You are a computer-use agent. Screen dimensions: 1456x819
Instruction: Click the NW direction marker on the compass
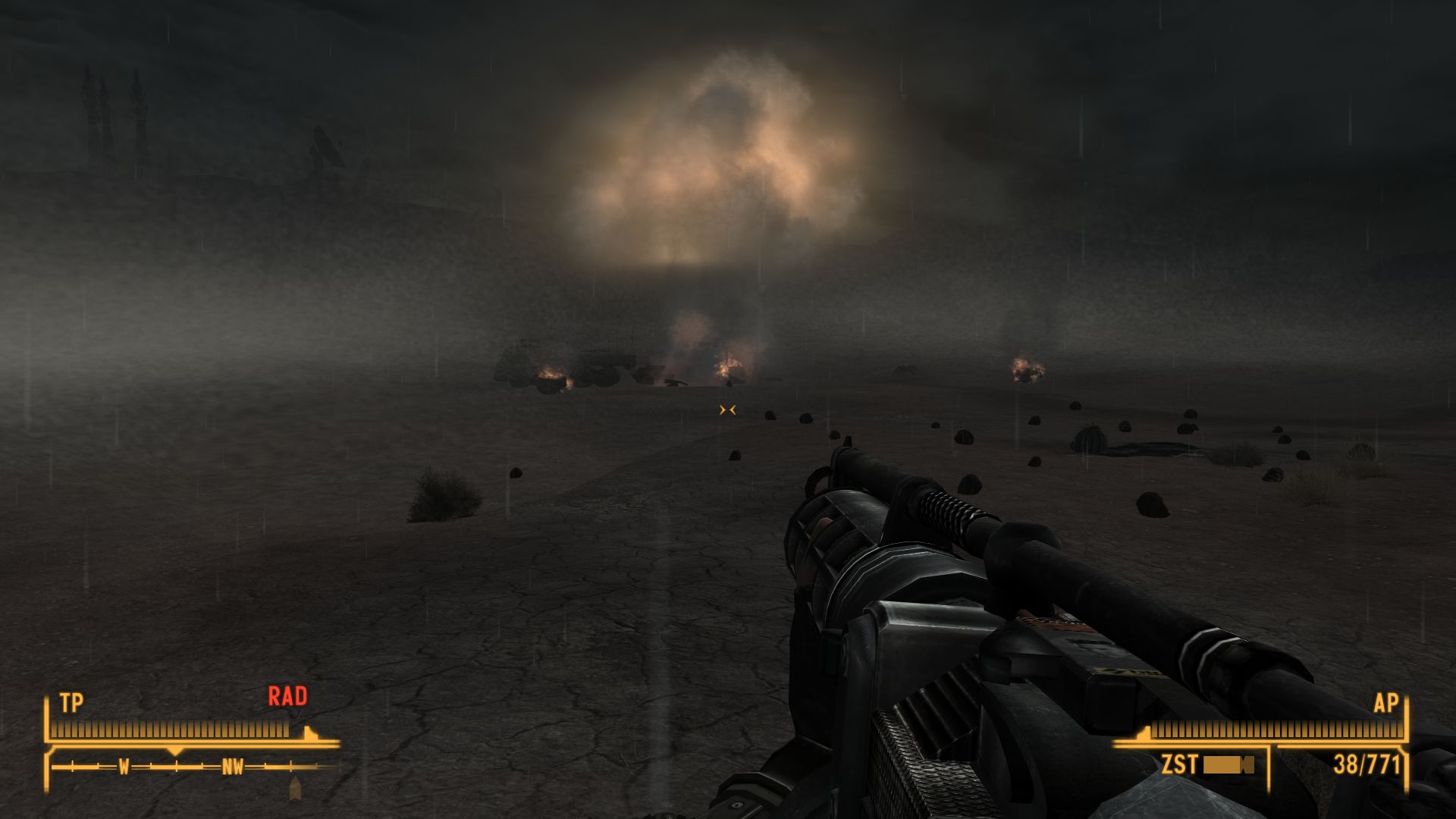(234, 766)
